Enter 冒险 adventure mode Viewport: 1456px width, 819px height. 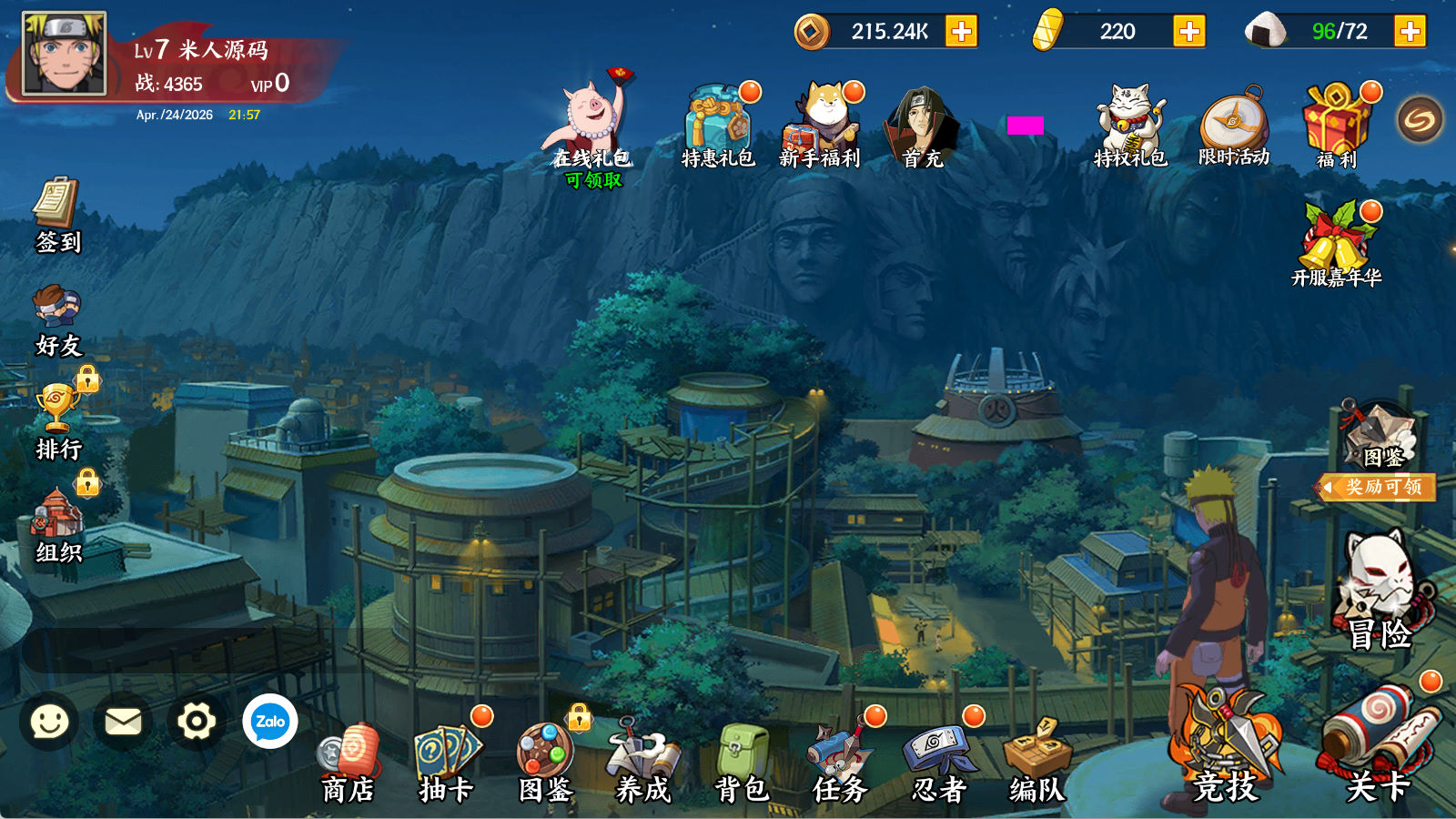pyautogui.click(x=1380, y=591)
